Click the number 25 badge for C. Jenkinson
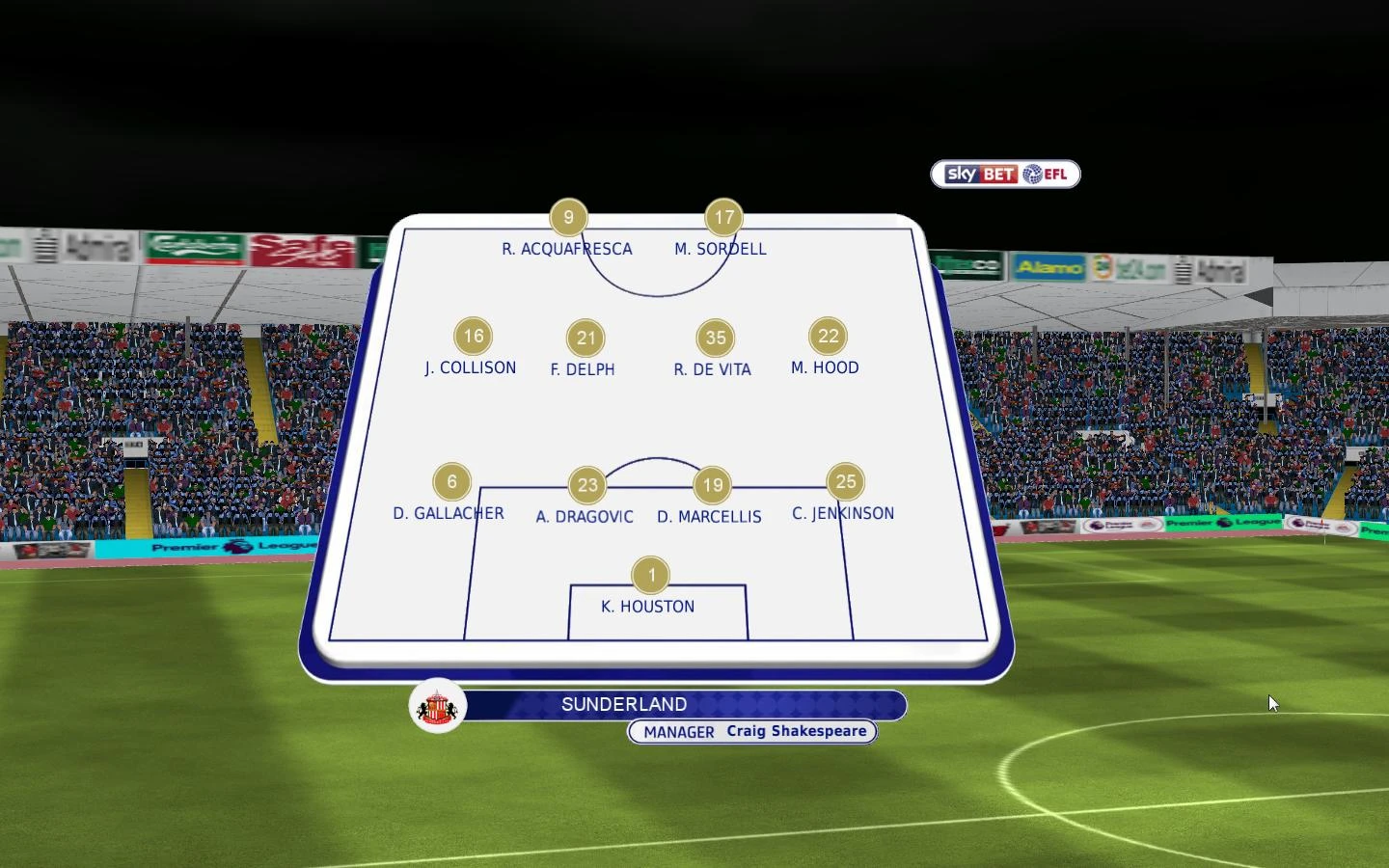 tap(846, 482)
